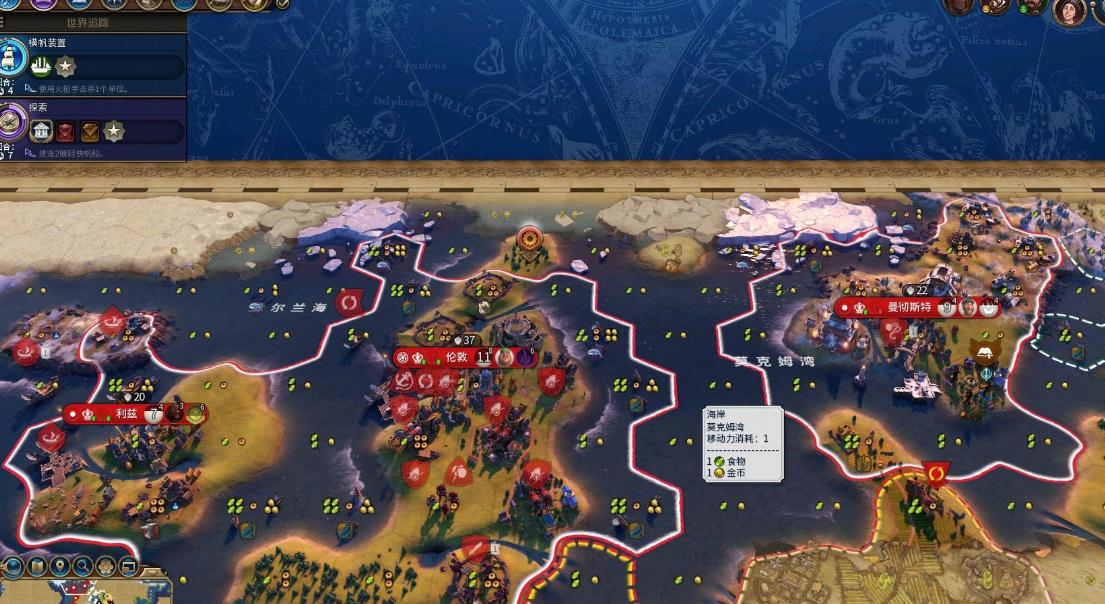Select the 利兹 city banner
This screenshot has height=604, width=1105.
coord(126,413)
